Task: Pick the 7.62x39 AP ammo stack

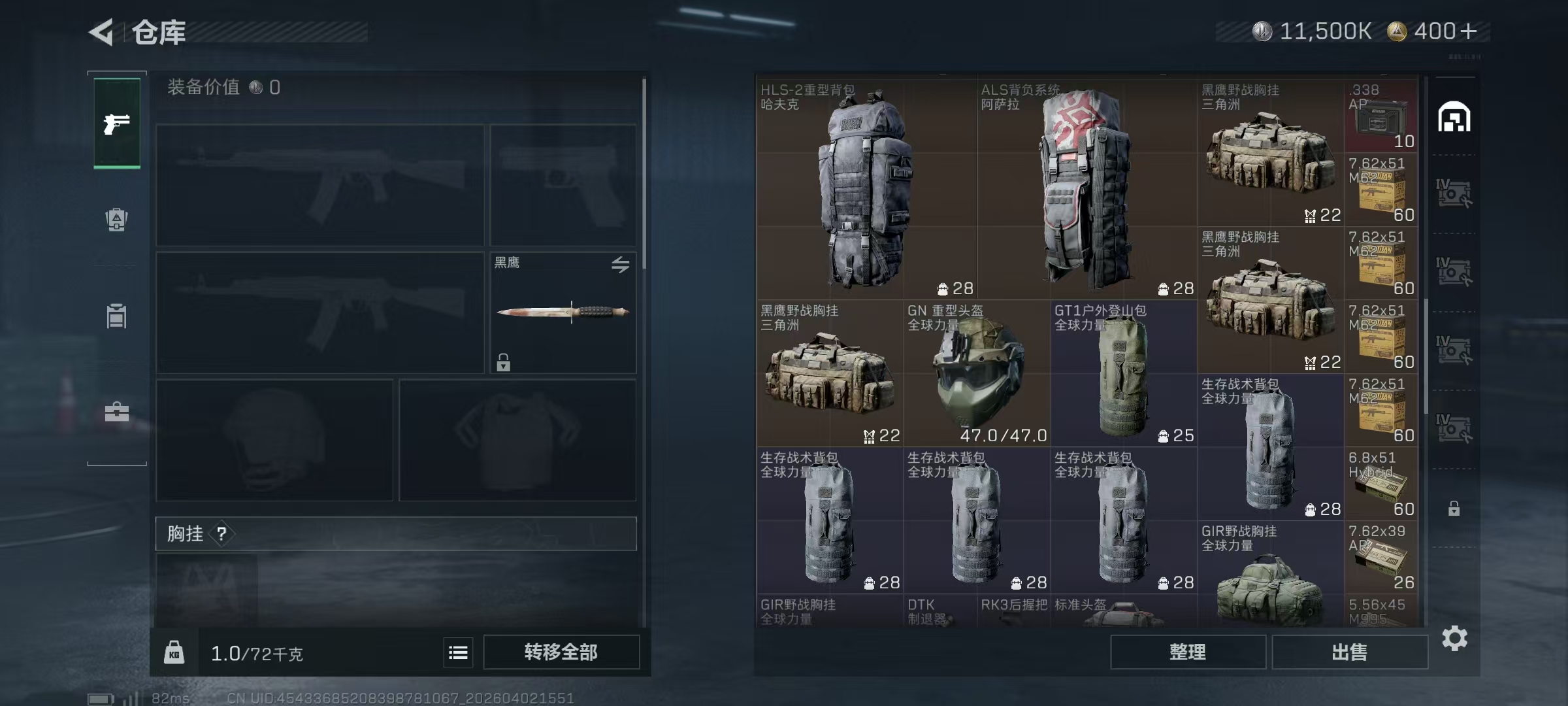Action: 1380,557
